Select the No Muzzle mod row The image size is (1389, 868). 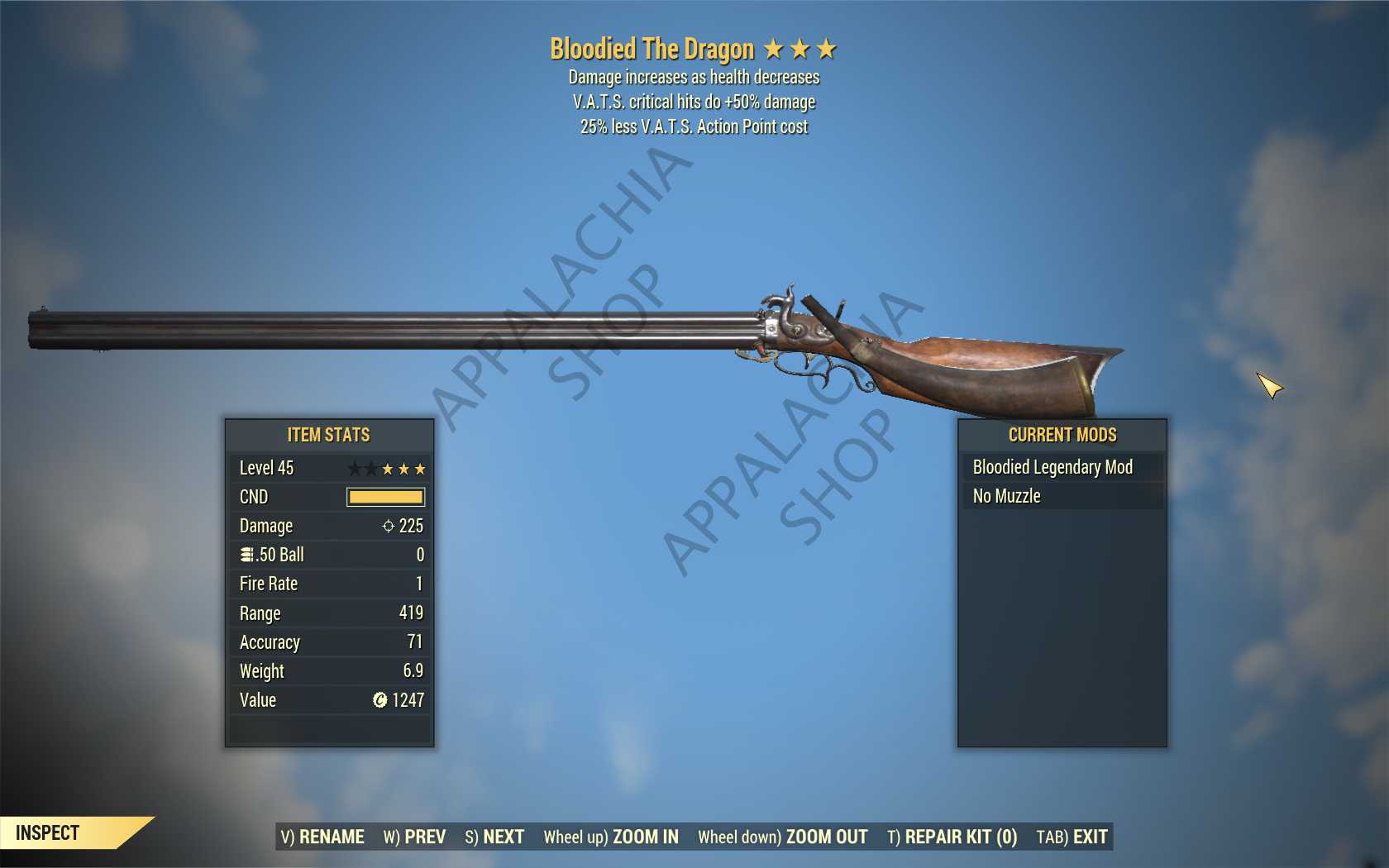(1062, 496)
